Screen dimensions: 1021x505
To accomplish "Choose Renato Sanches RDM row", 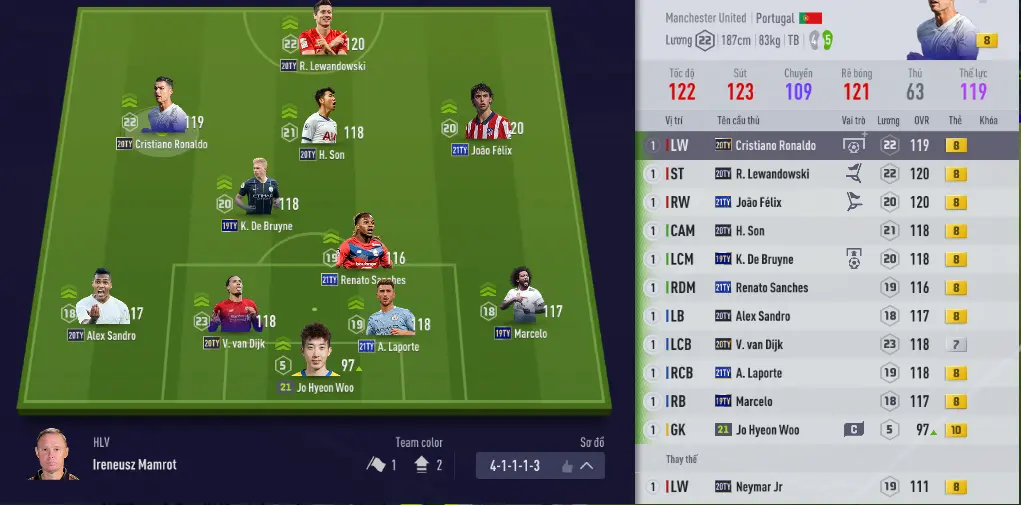I will tap(771, 288).
